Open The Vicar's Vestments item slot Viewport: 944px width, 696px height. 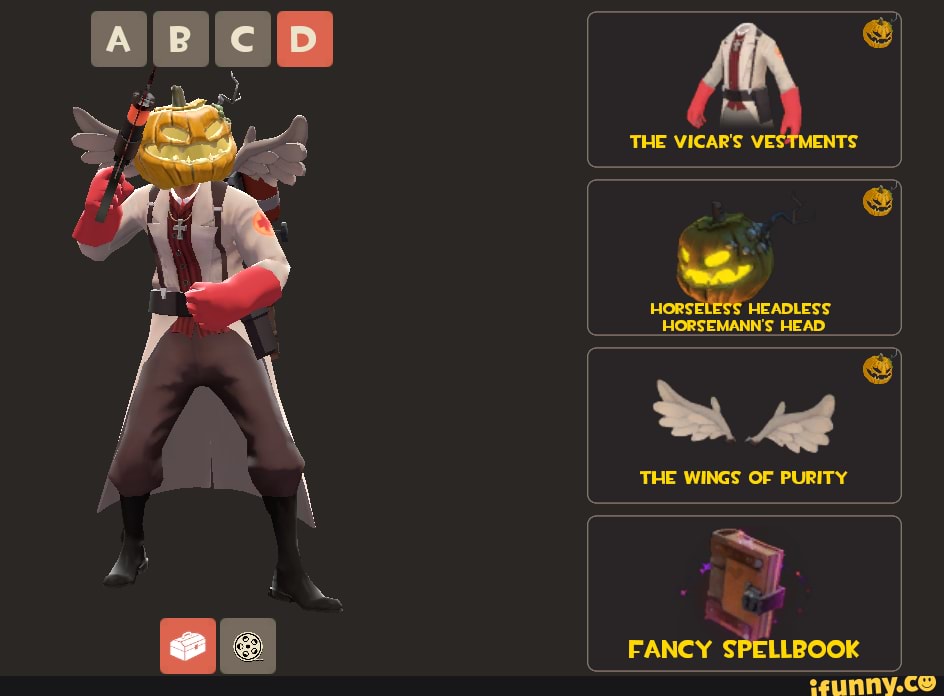click(x=744, y=89)
